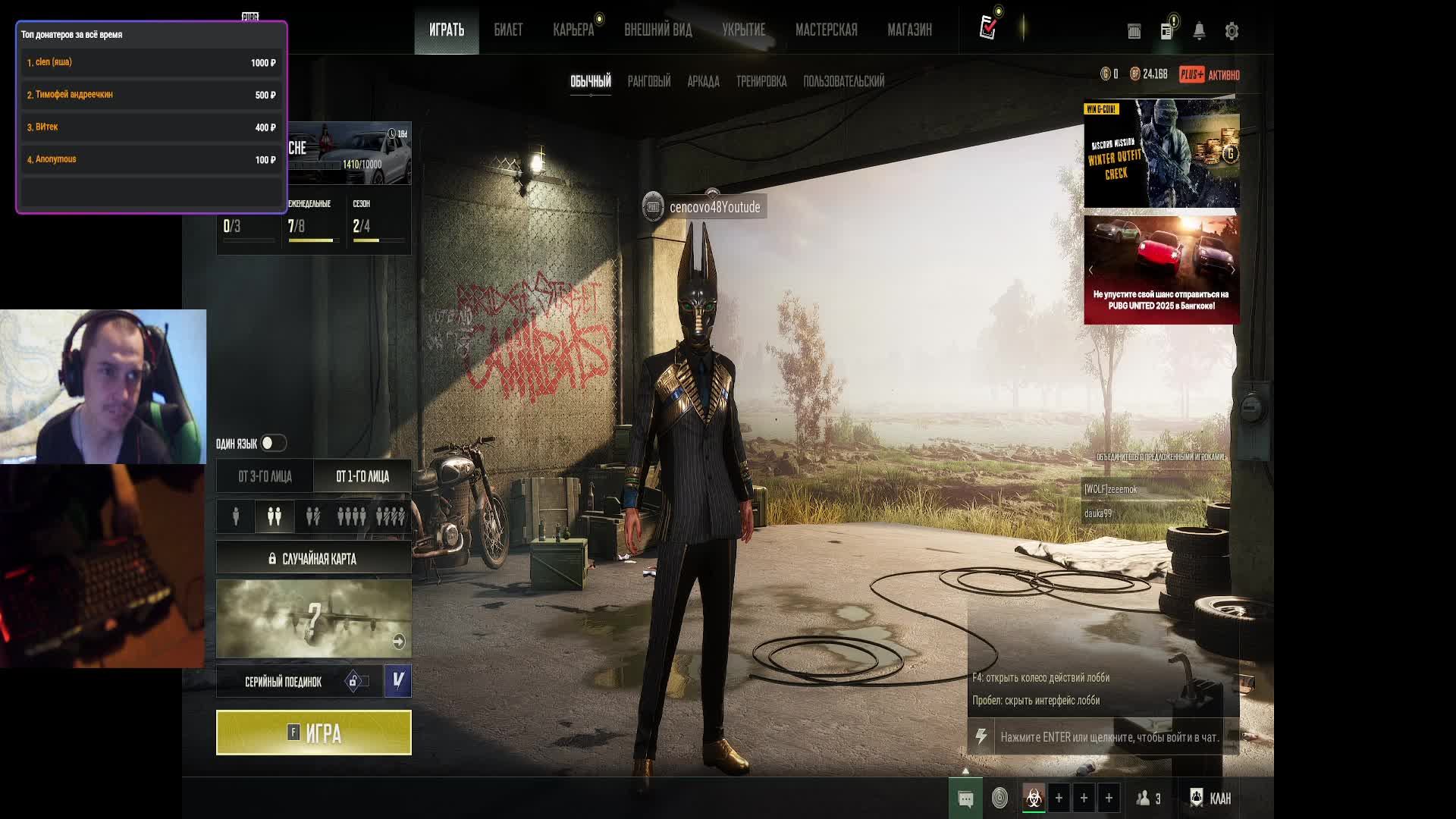Switch to ТРЕНИРОВКА training mode
The image size is (1456, 819).
point(761,81)
